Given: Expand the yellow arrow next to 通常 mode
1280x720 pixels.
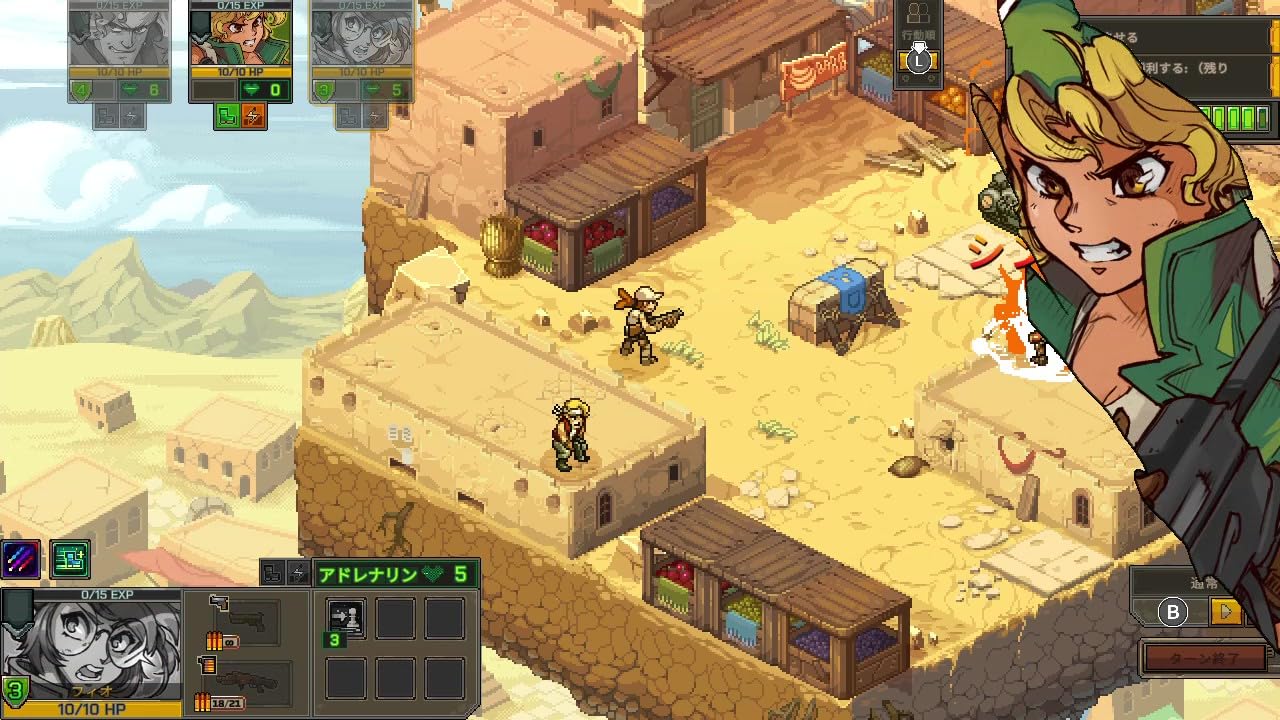Looking at the screenshot, I should click(x=1224, y=610).
